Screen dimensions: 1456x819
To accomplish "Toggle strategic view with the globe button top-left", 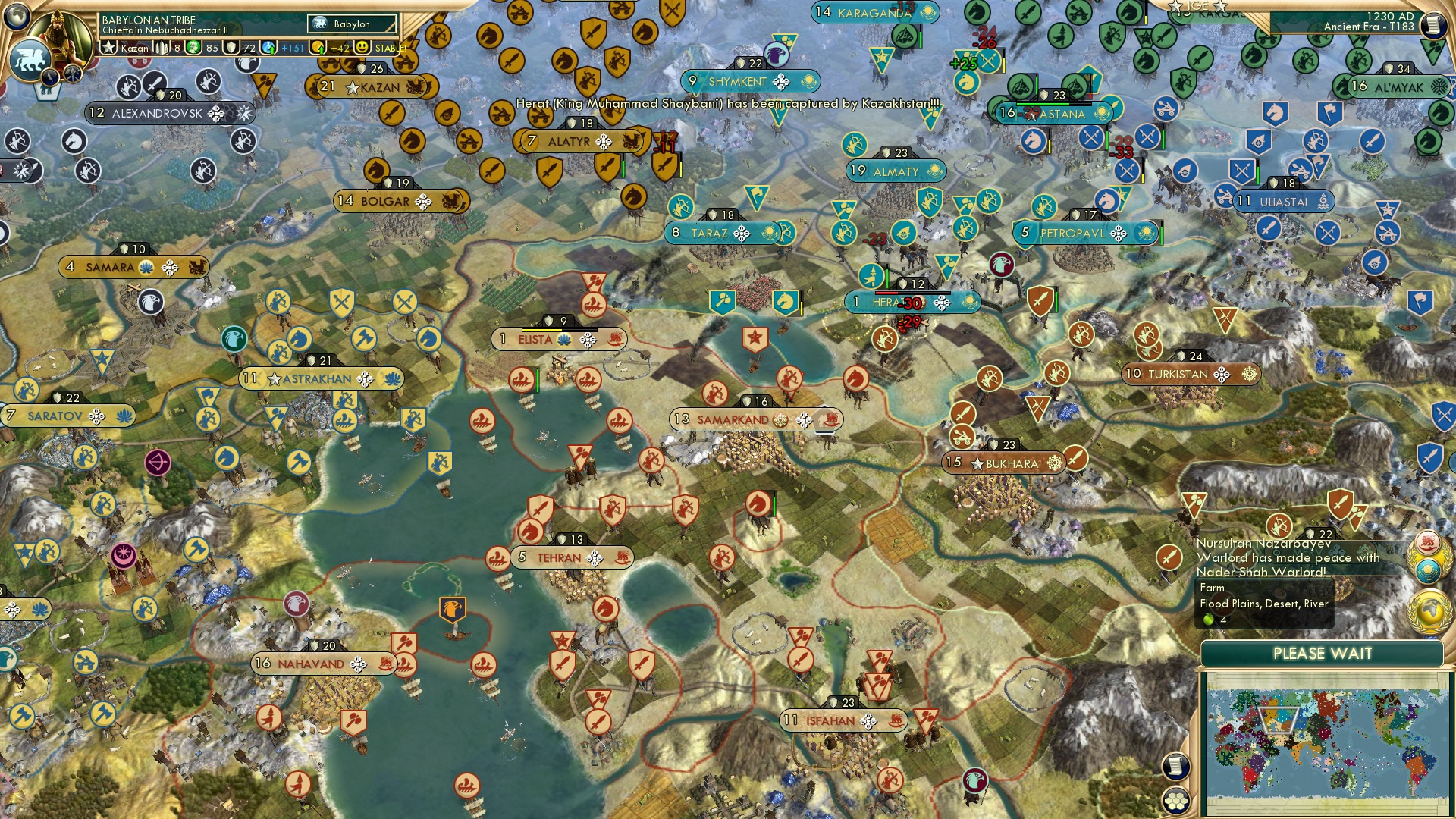I will [17, 18].
